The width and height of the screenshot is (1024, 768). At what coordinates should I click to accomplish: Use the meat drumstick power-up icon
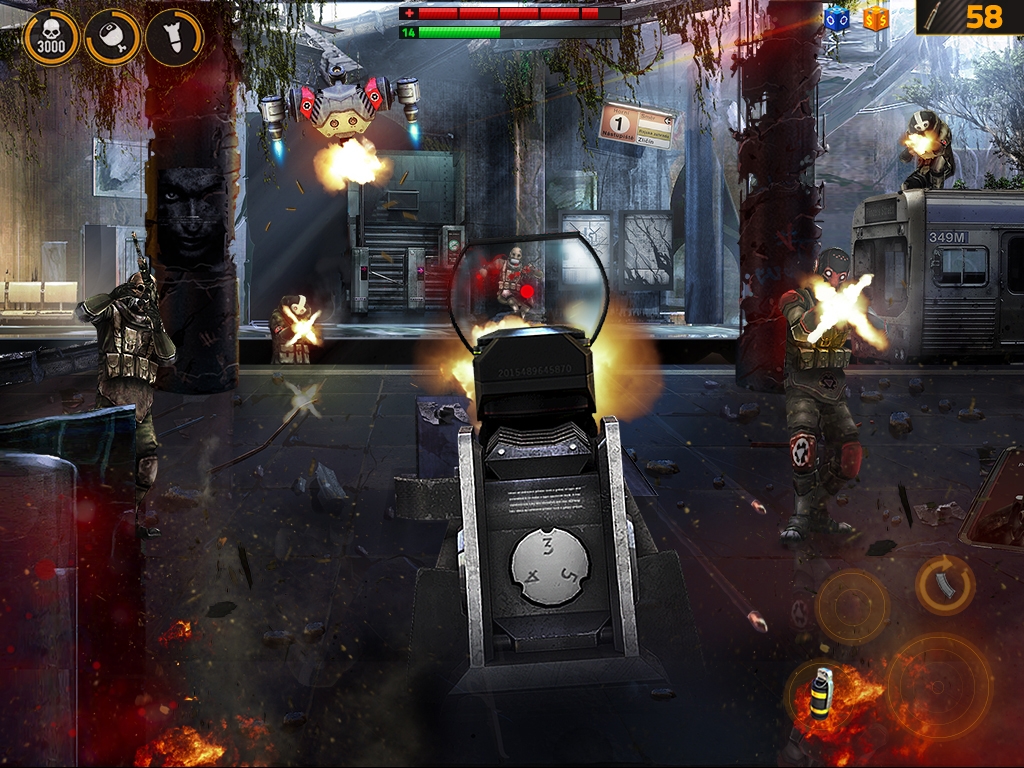[x=113, y=38]
